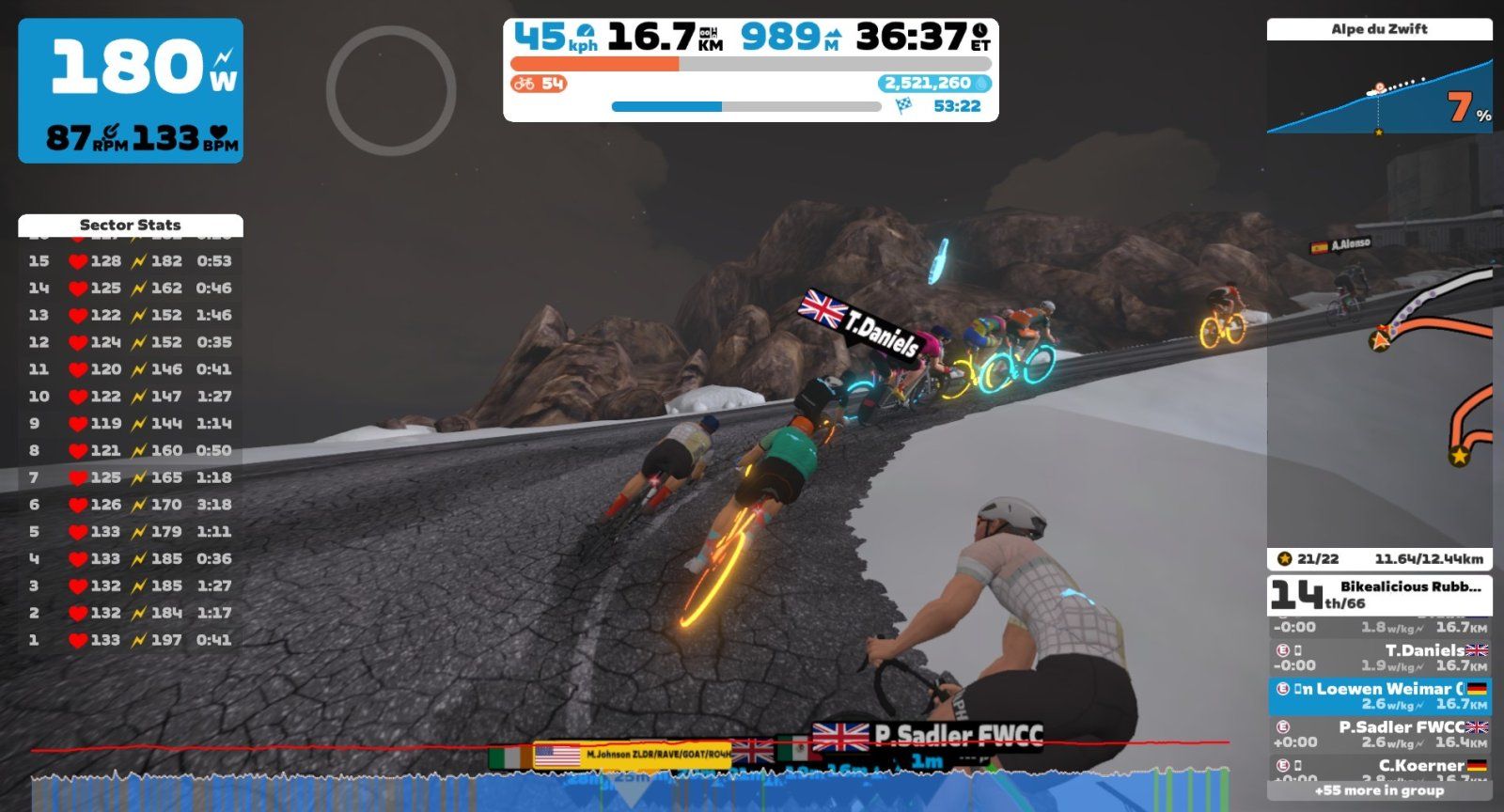Select C.Koerner in the nearby riders list

(1379, 769)
